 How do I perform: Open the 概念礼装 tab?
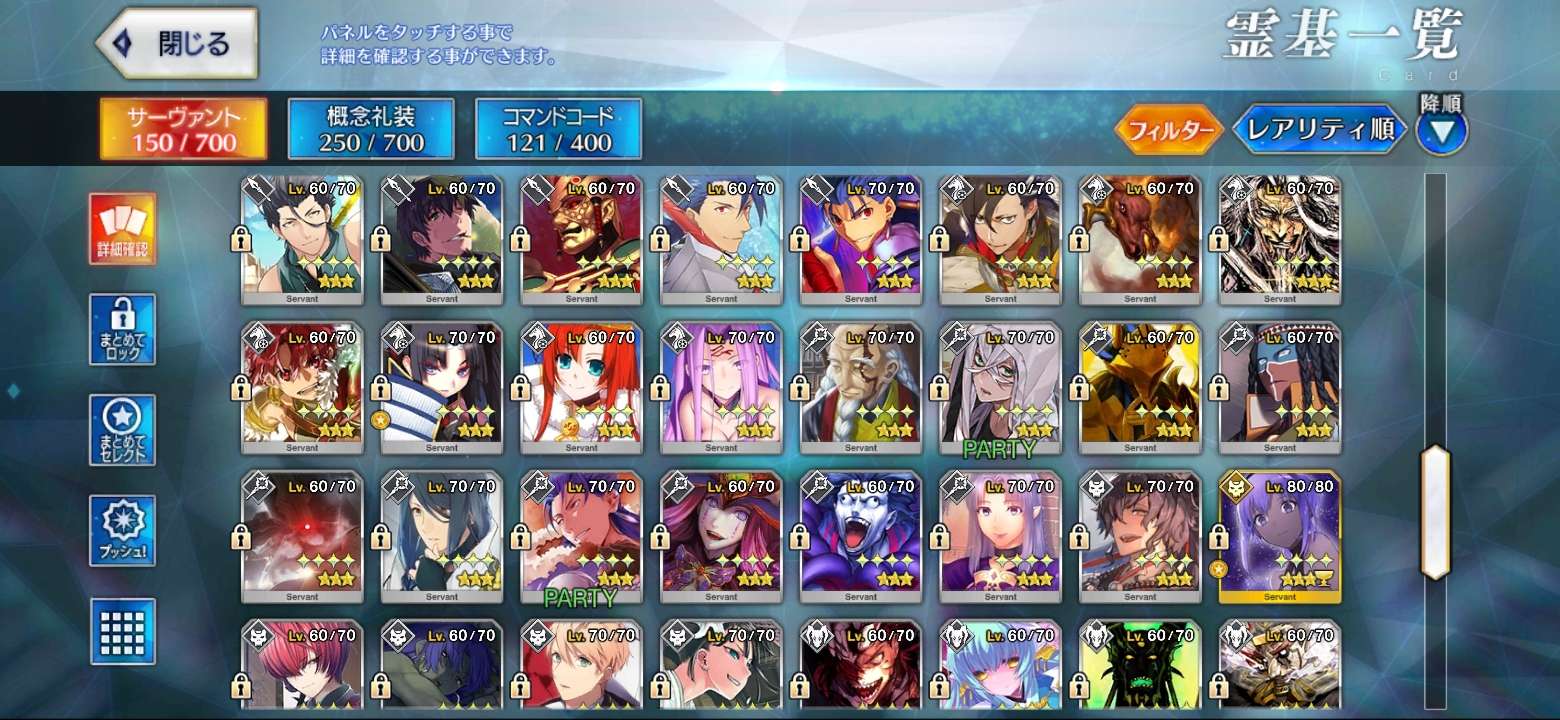point(371,129)
